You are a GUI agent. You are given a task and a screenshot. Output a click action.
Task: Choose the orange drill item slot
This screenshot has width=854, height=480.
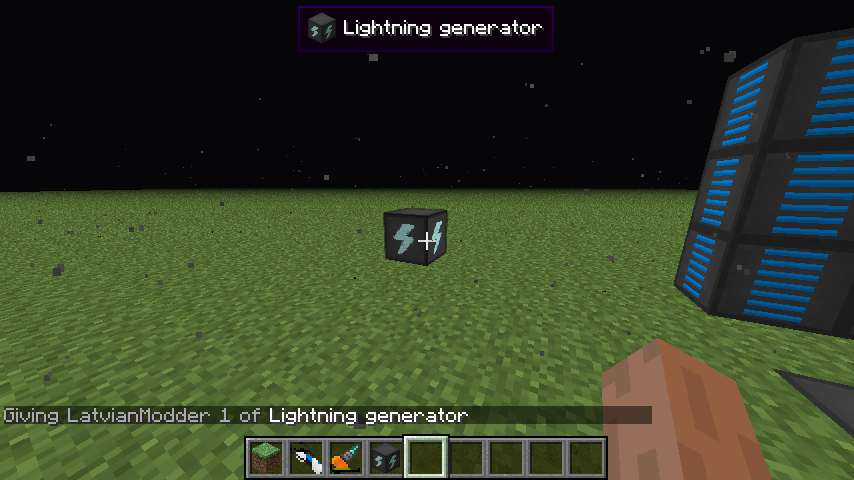[346, 458]
